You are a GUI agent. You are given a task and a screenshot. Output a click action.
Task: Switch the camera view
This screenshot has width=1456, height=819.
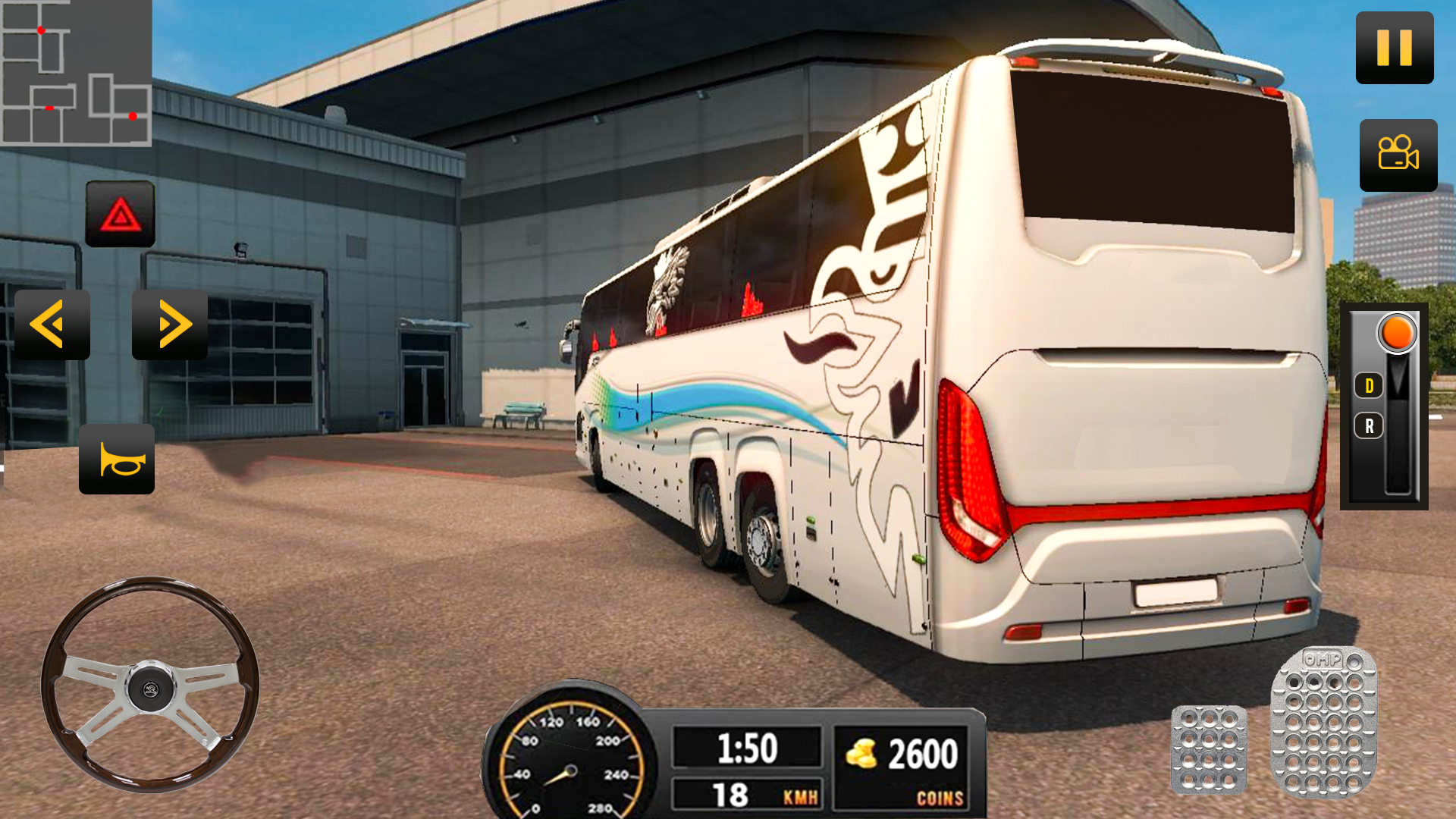[1398, 155]
